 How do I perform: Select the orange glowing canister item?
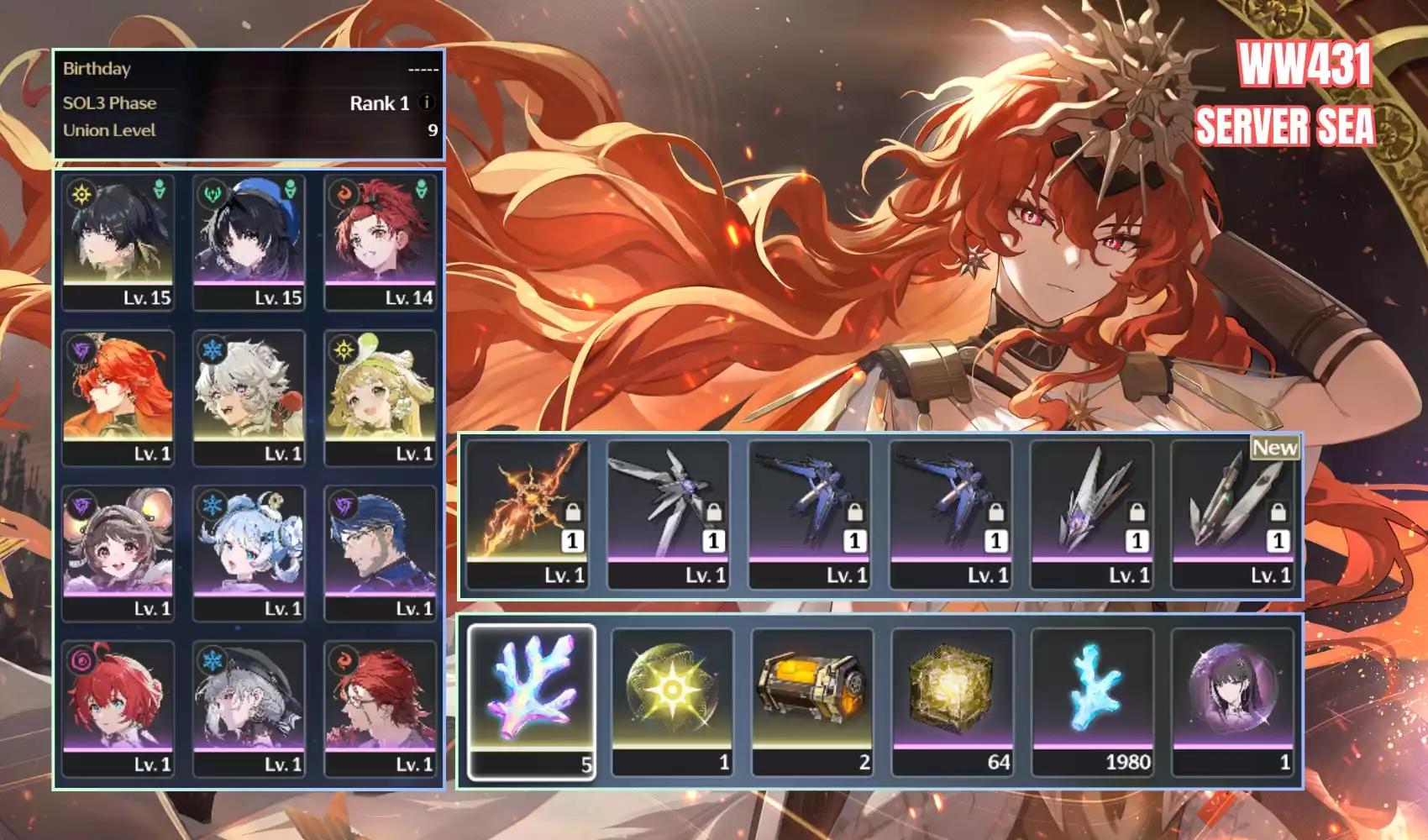pos(812,701)
